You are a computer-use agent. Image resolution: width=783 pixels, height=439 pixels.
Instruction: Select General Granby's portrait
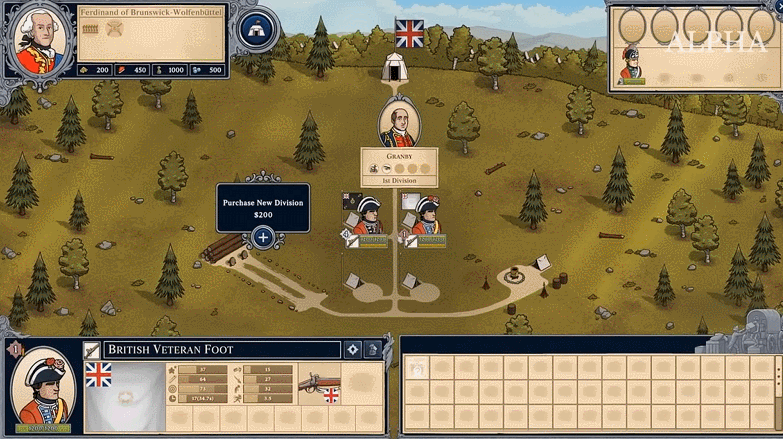point(399,124)
